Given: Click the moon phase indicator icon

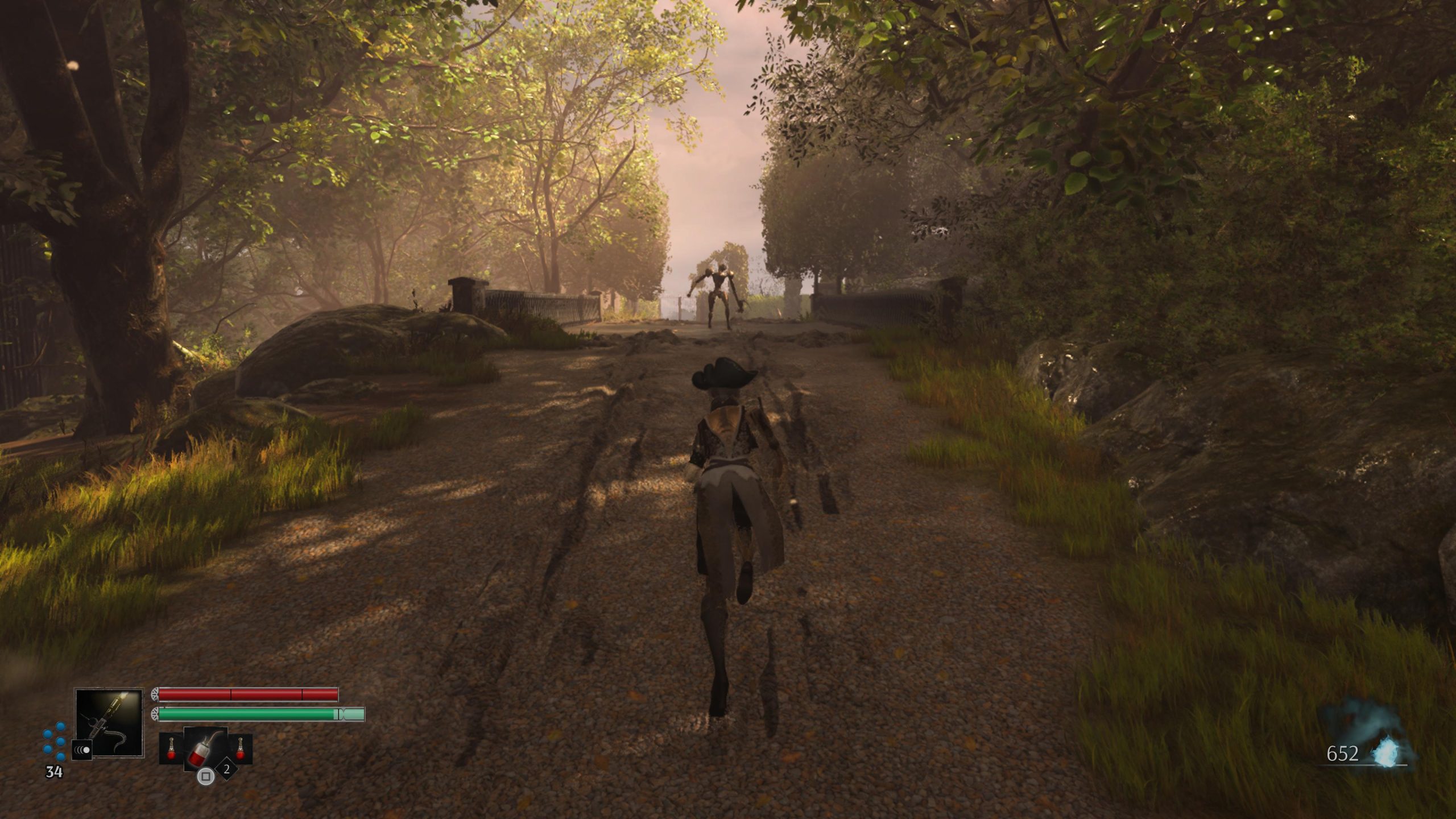Looking at the screenshot, I should click(x=82, y=750).
